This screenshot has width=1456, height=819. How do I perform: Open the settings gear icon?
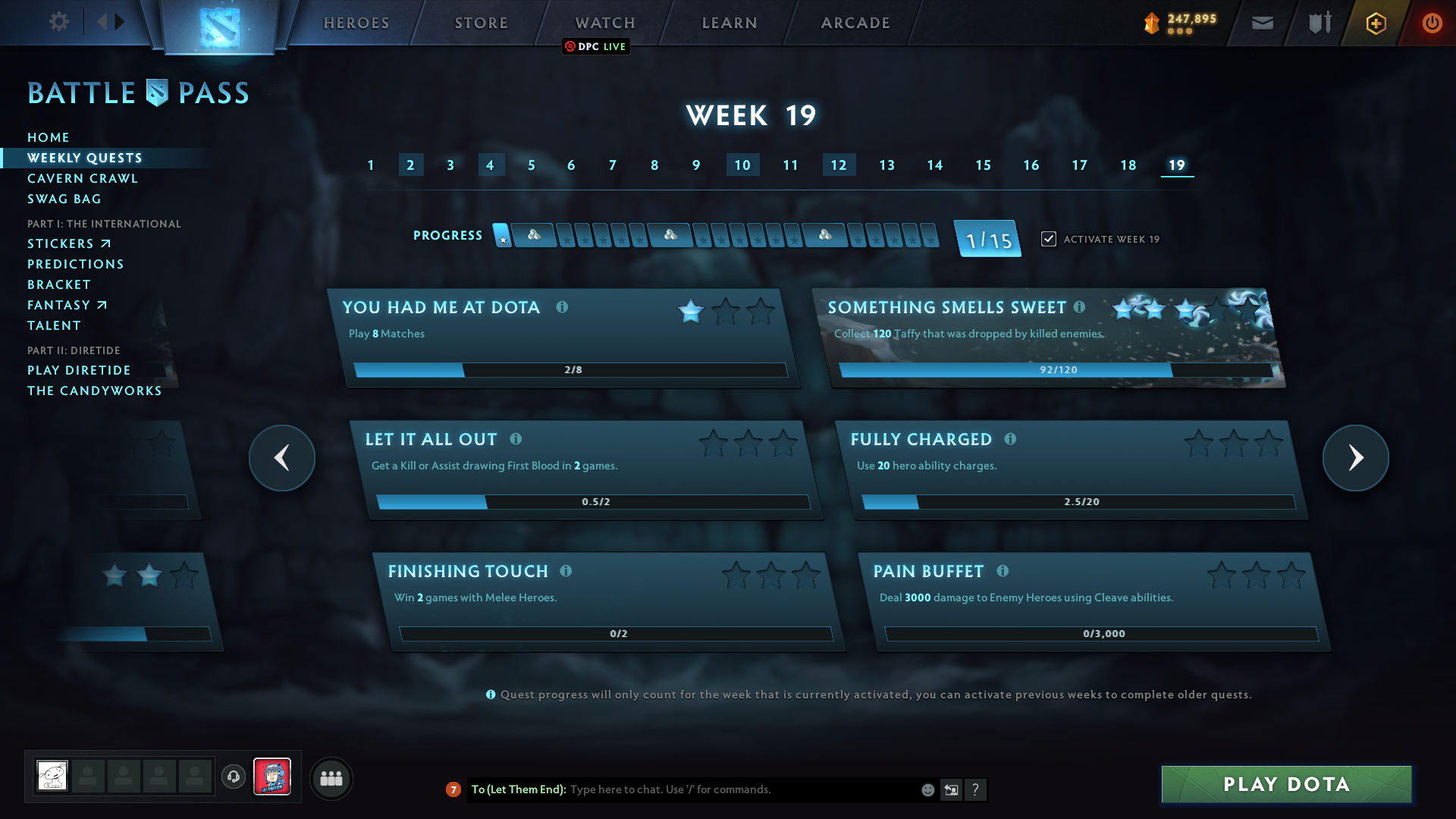coord(58,22)
